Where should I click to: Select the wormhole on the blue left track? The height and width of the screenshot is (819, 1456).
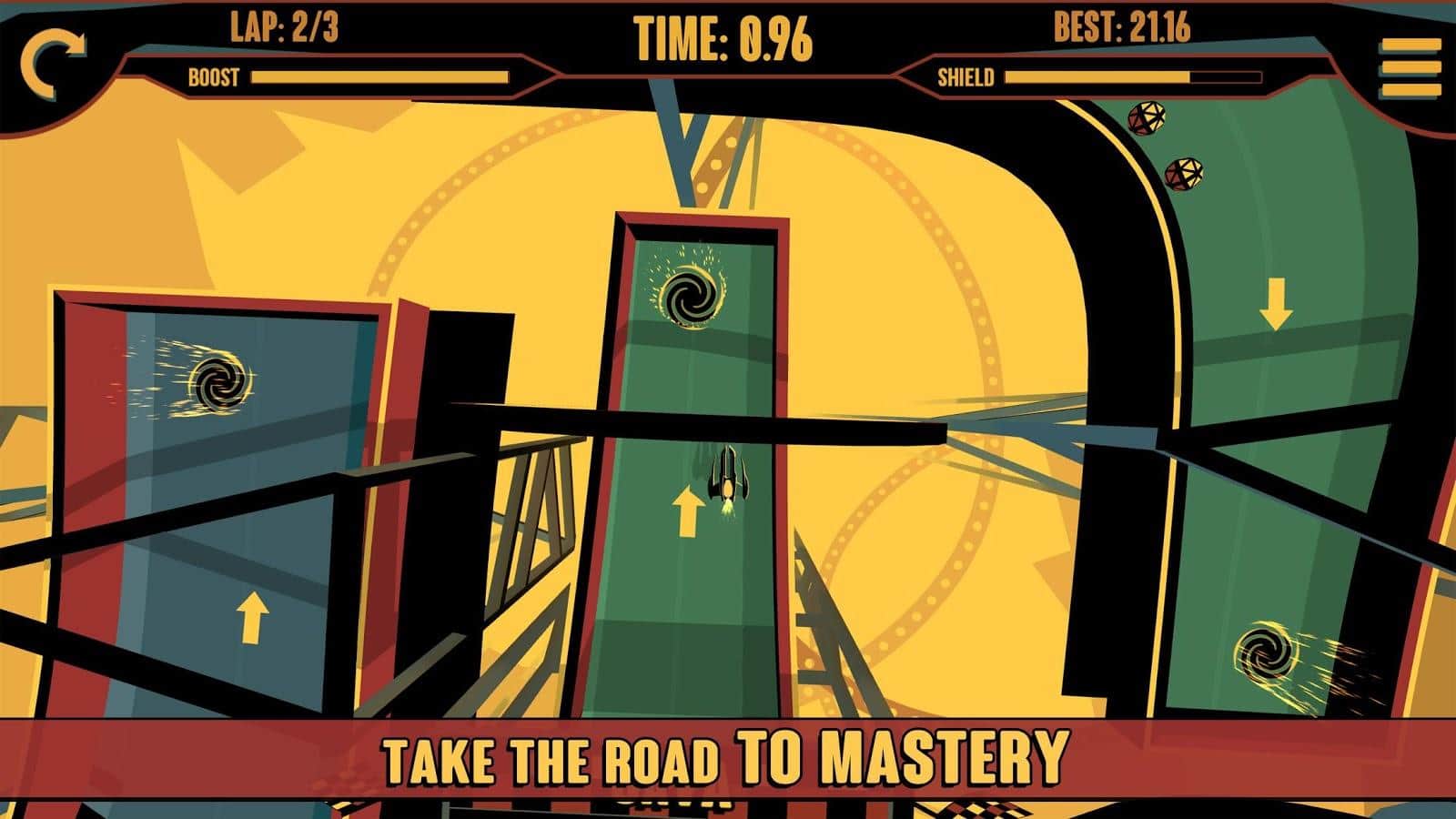point(223,380)
